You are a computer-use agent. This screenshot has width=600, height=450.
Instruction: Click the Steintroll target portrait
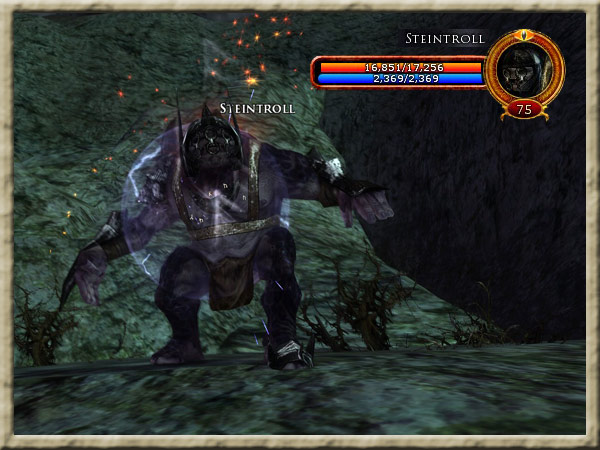524,68
